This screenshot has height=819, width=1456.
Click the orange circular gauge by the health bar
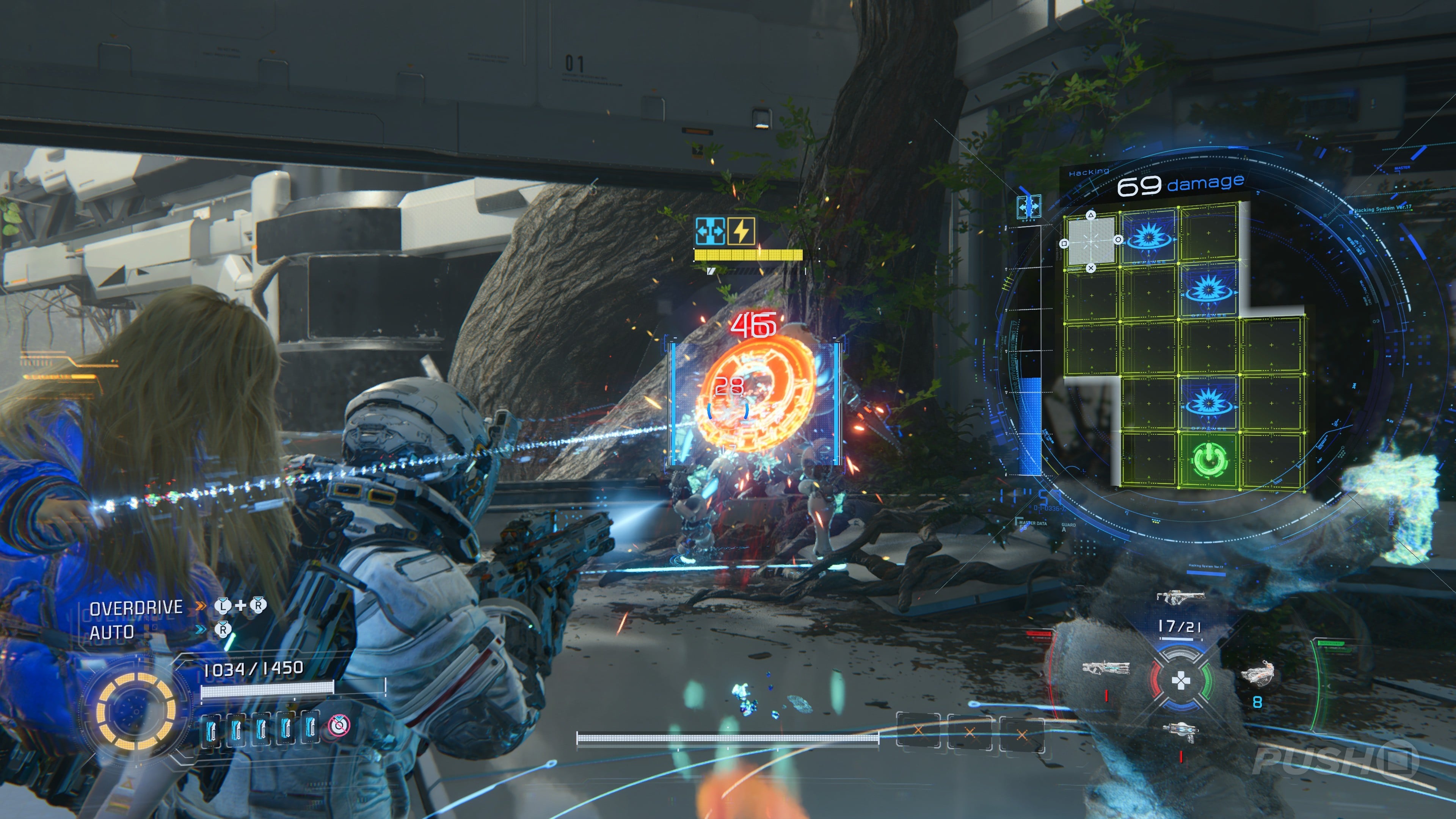click(x=136, y=711)
